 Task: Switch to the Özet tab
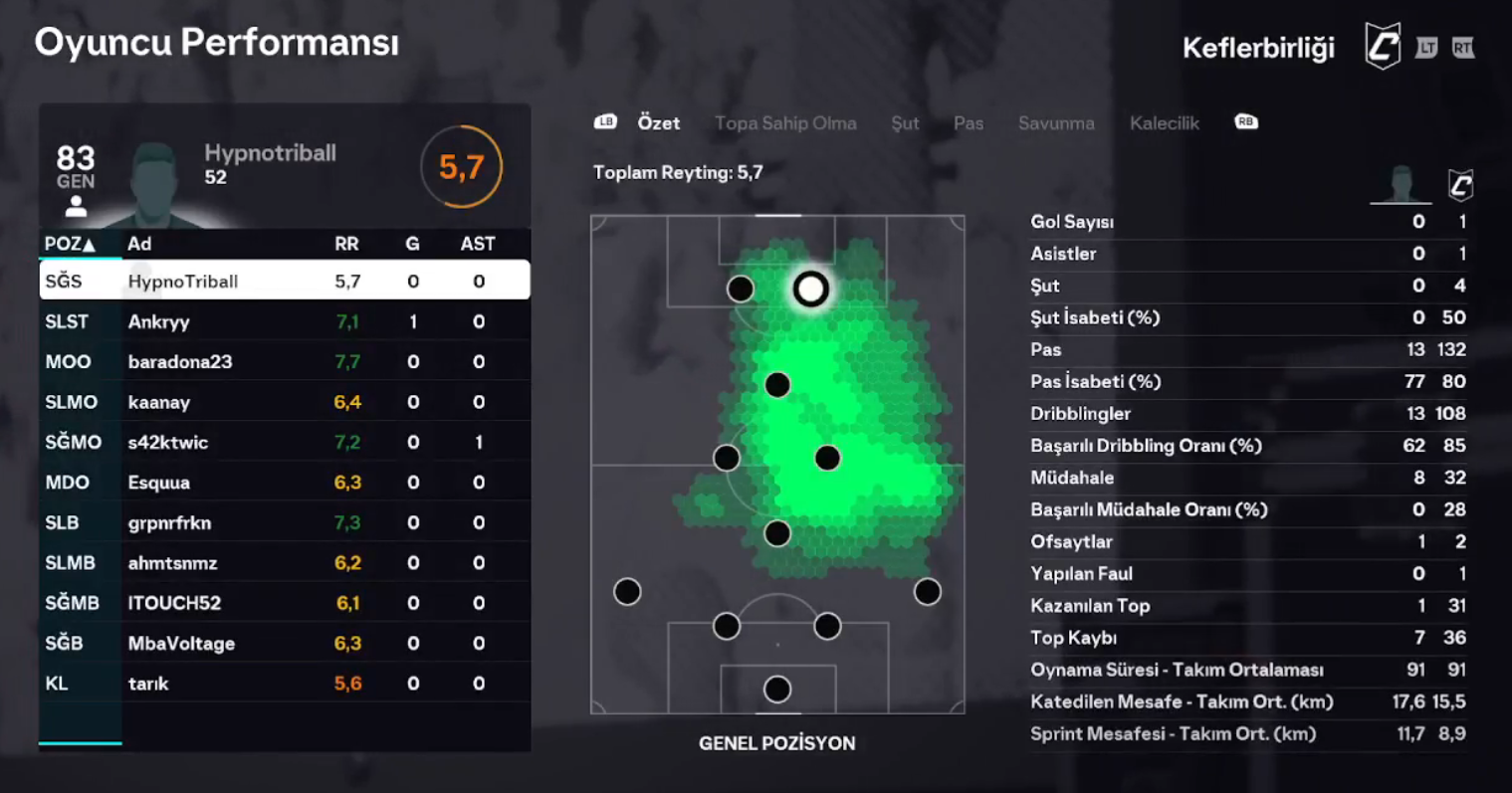click(658, 123)
